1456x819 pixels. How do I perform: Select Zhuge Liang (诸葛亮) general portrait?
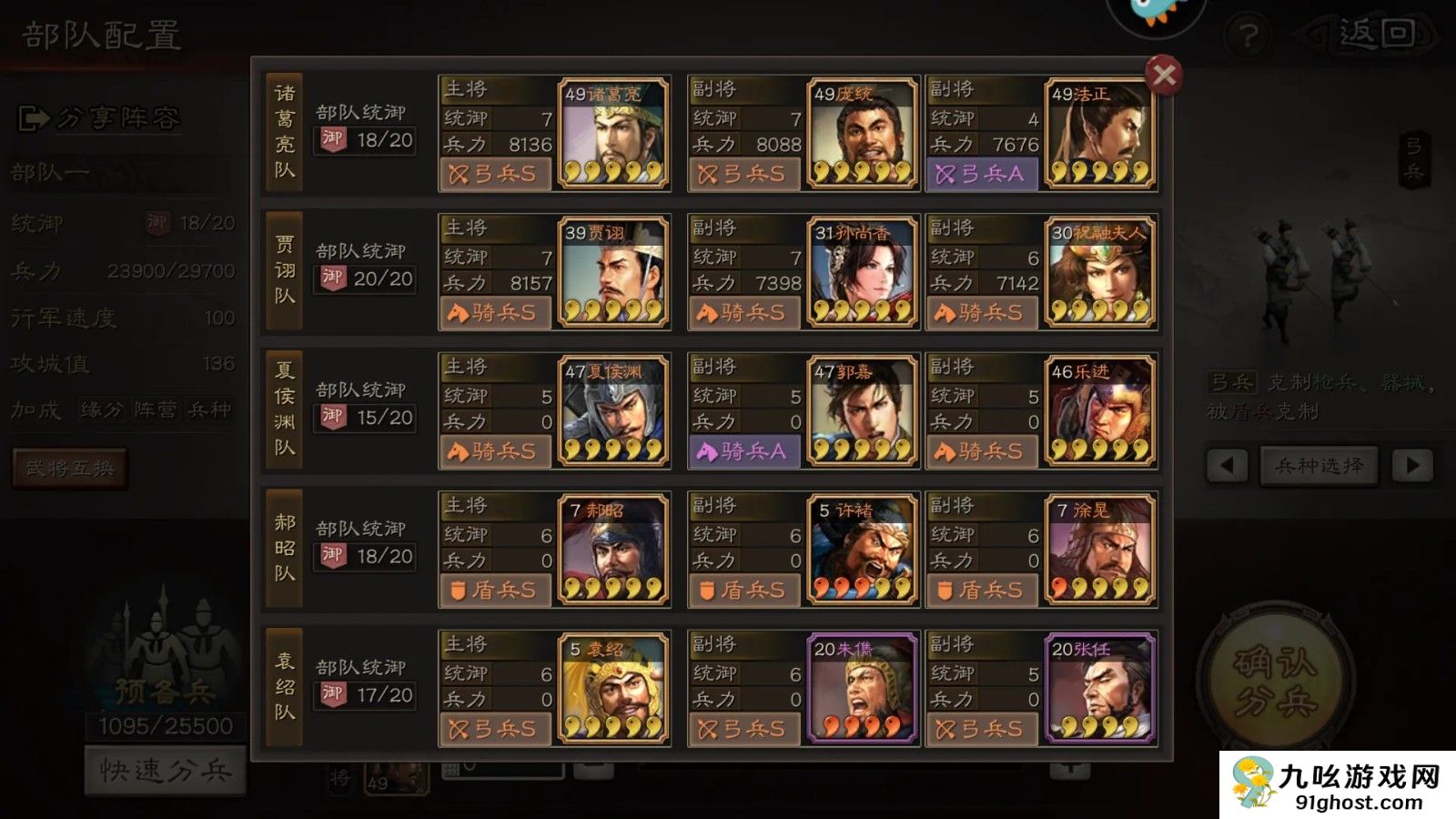pyautogui.click(x=612, y=133)
